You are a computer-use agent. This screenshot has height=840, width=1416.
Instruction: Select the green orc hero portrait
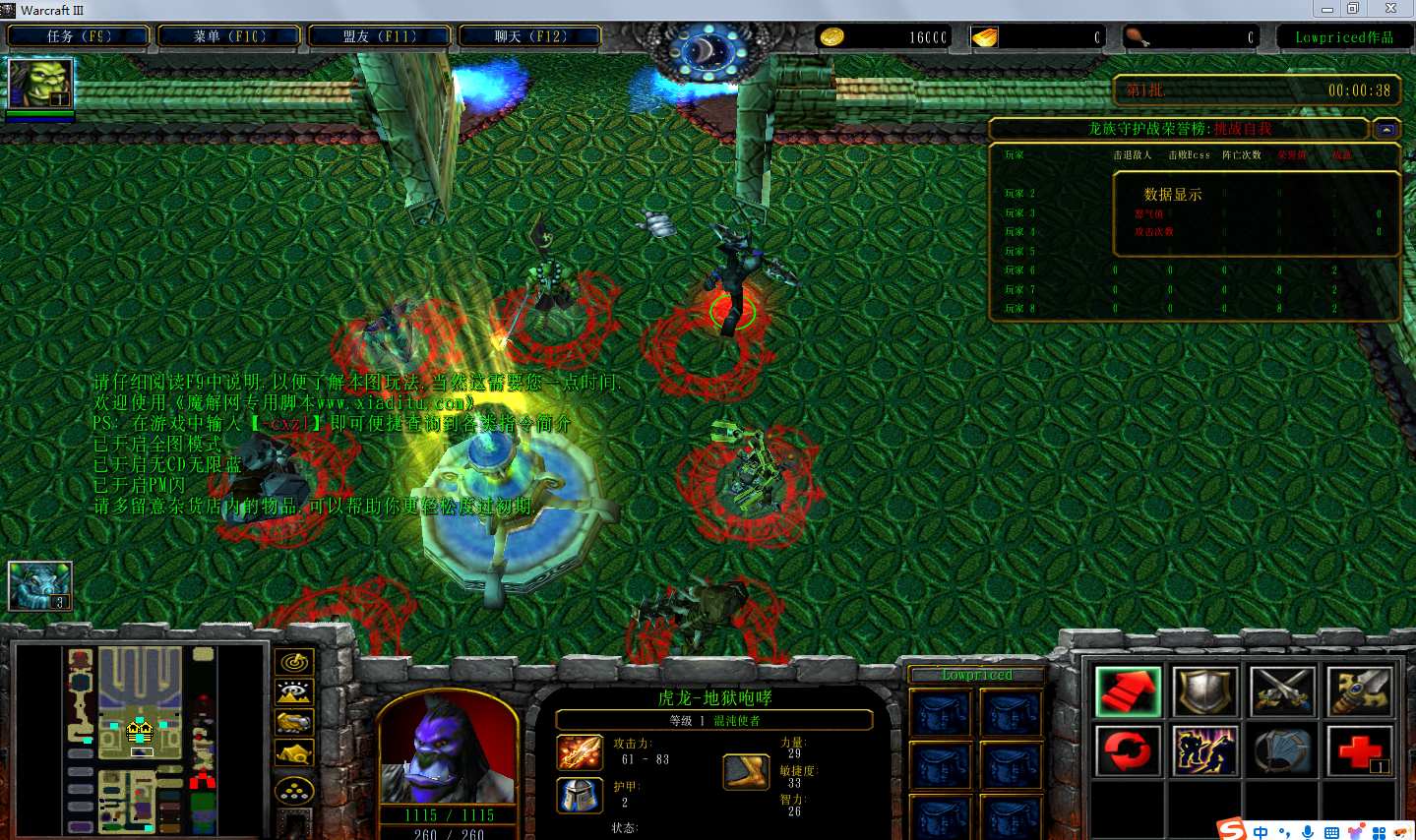pyautogui.click(x=40, y=85)
